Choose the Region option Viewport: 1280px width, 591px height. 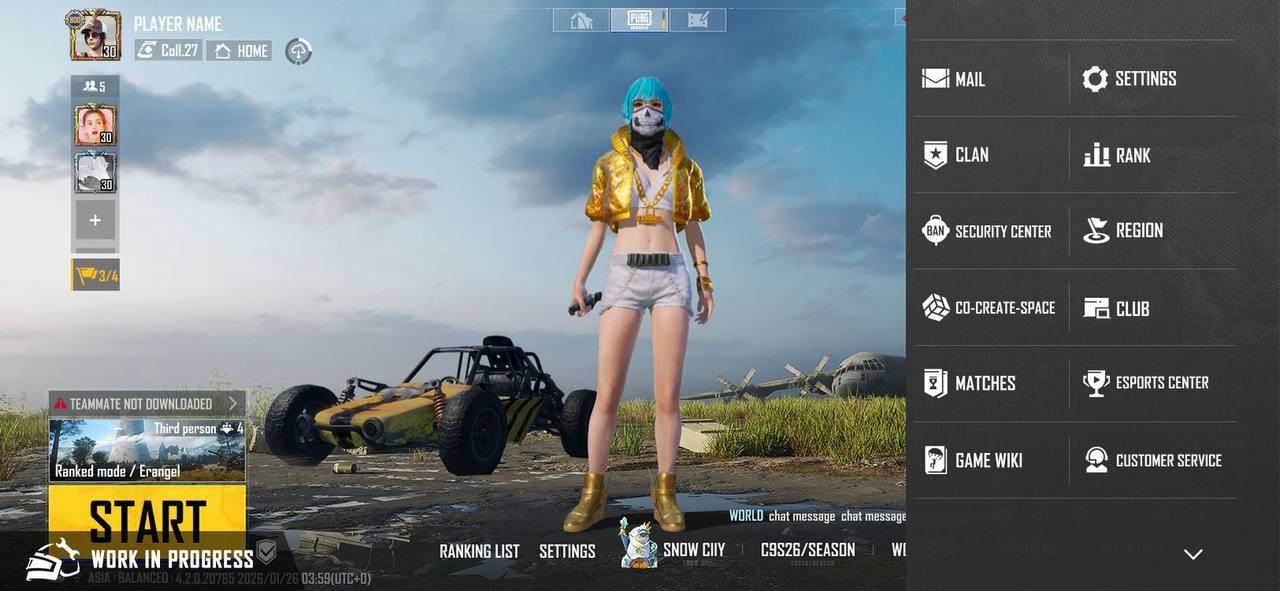point(1124,231)
